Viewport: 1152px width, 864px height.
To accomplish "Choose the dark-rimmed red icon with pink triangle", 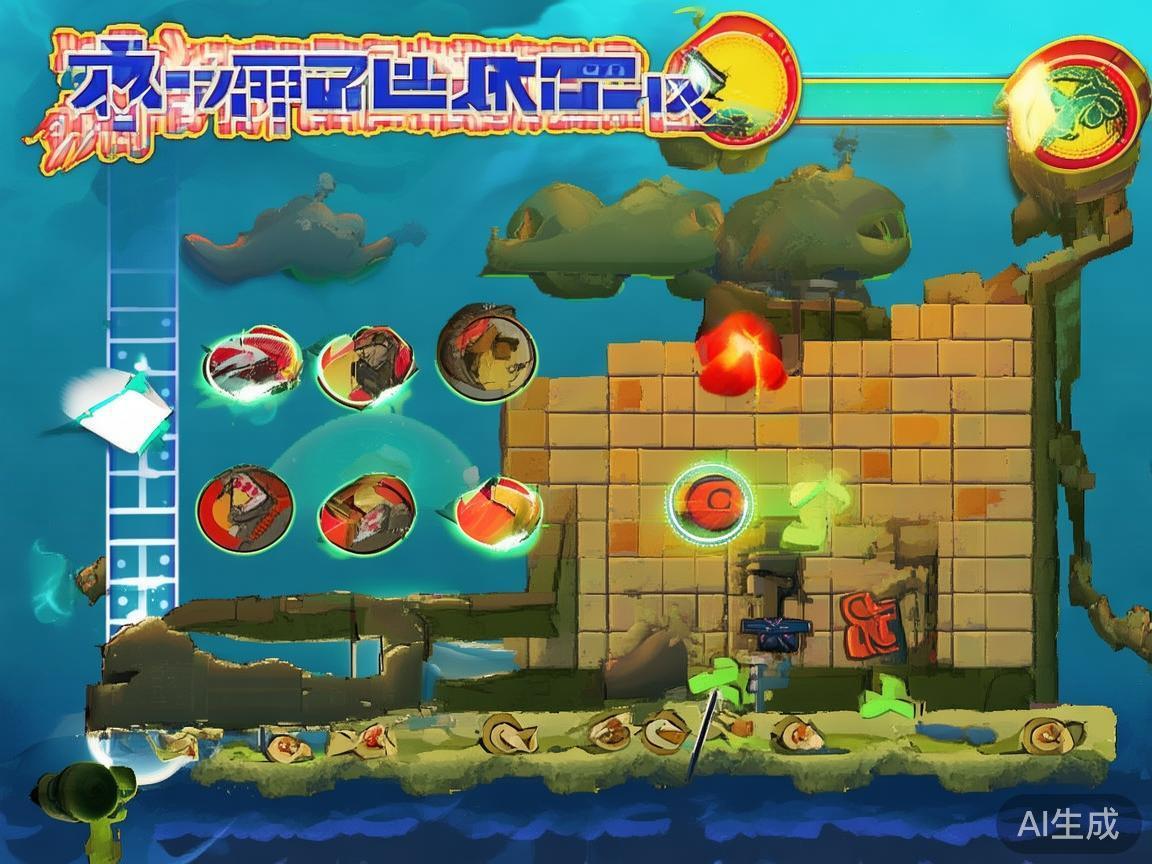I will pos(245,509).
